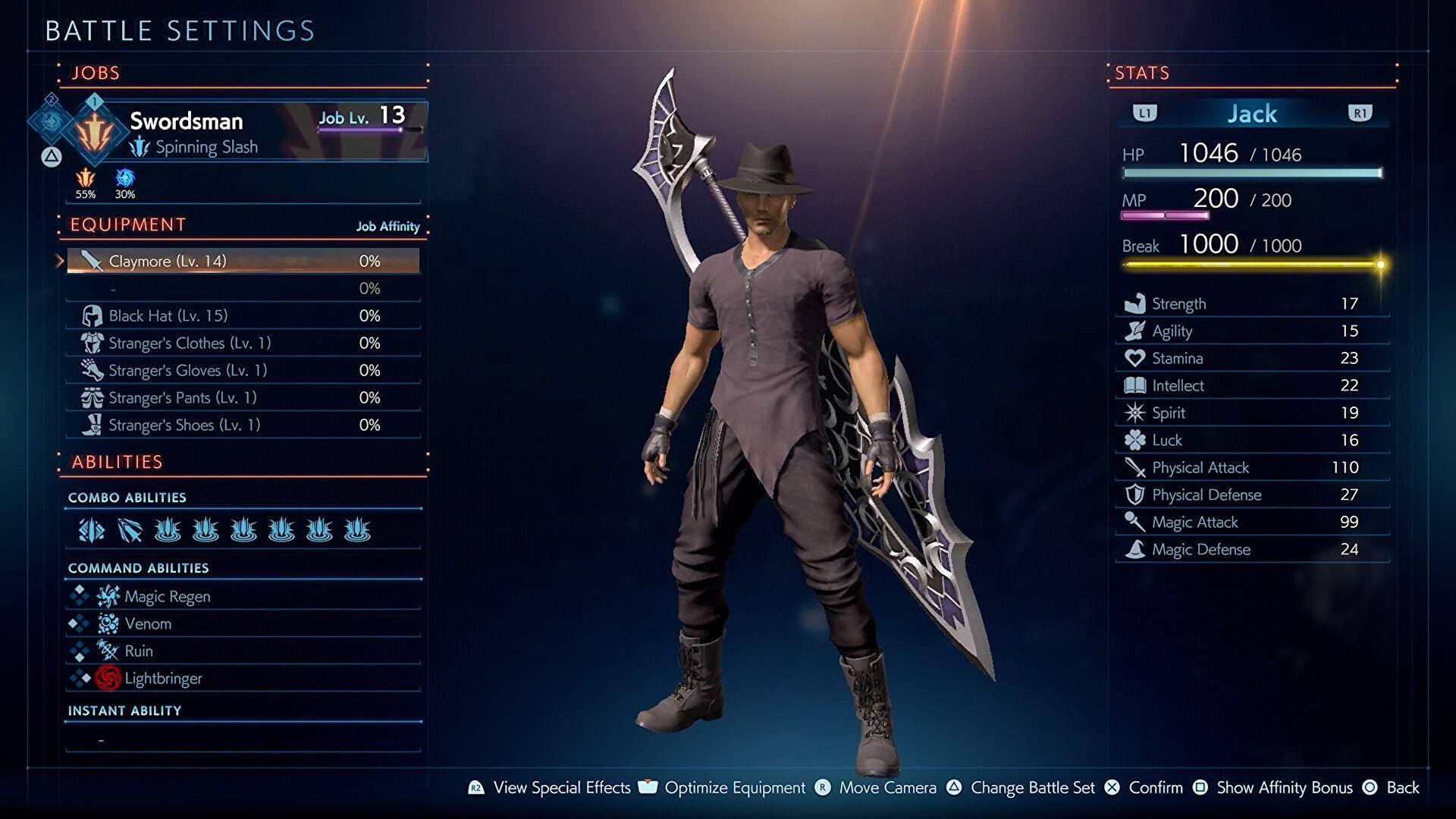Select the secondary job diamond icon
1456x819 pixels.
(x=51, y=120)
